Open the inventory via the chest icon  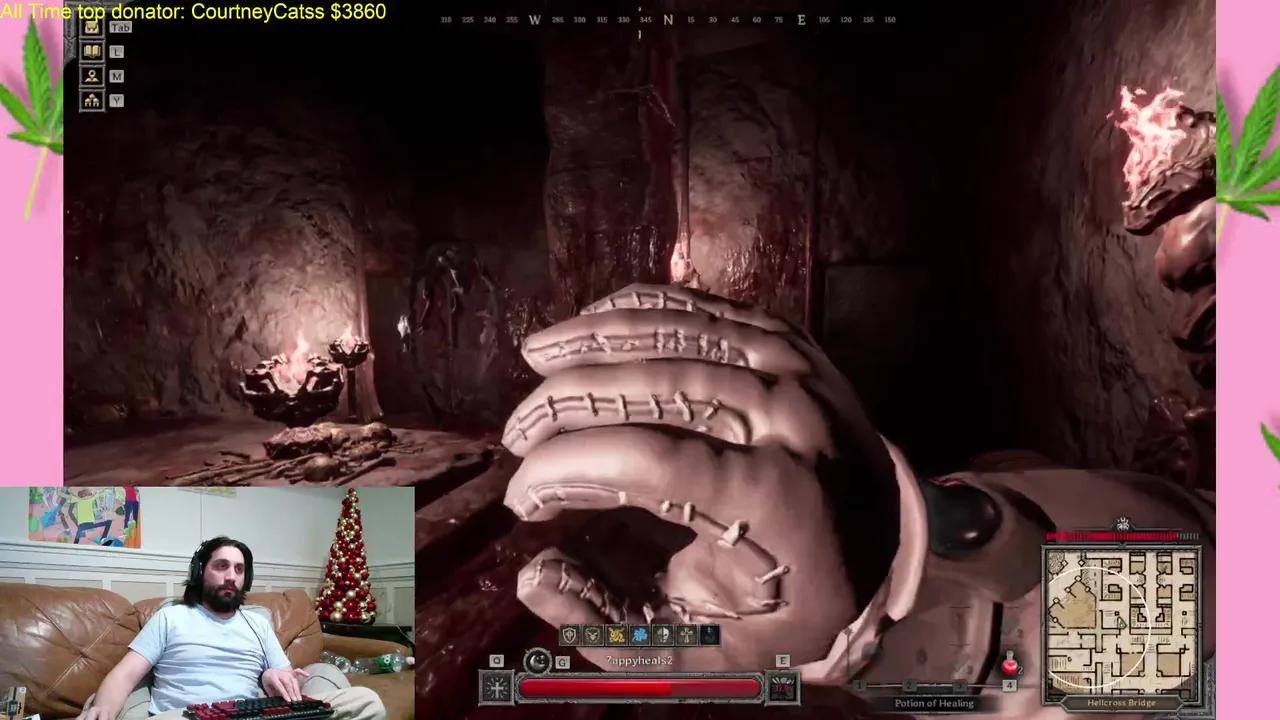90,27
